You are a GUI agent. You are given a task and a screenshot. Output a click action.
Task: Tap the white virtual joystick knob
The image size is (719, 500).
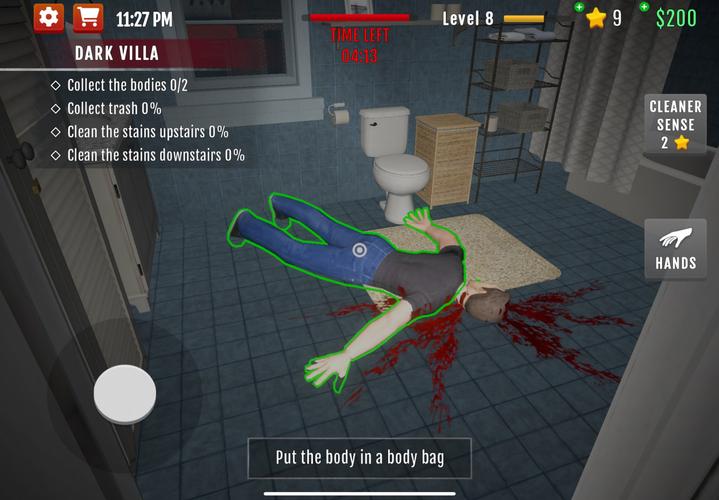[124, 395]
